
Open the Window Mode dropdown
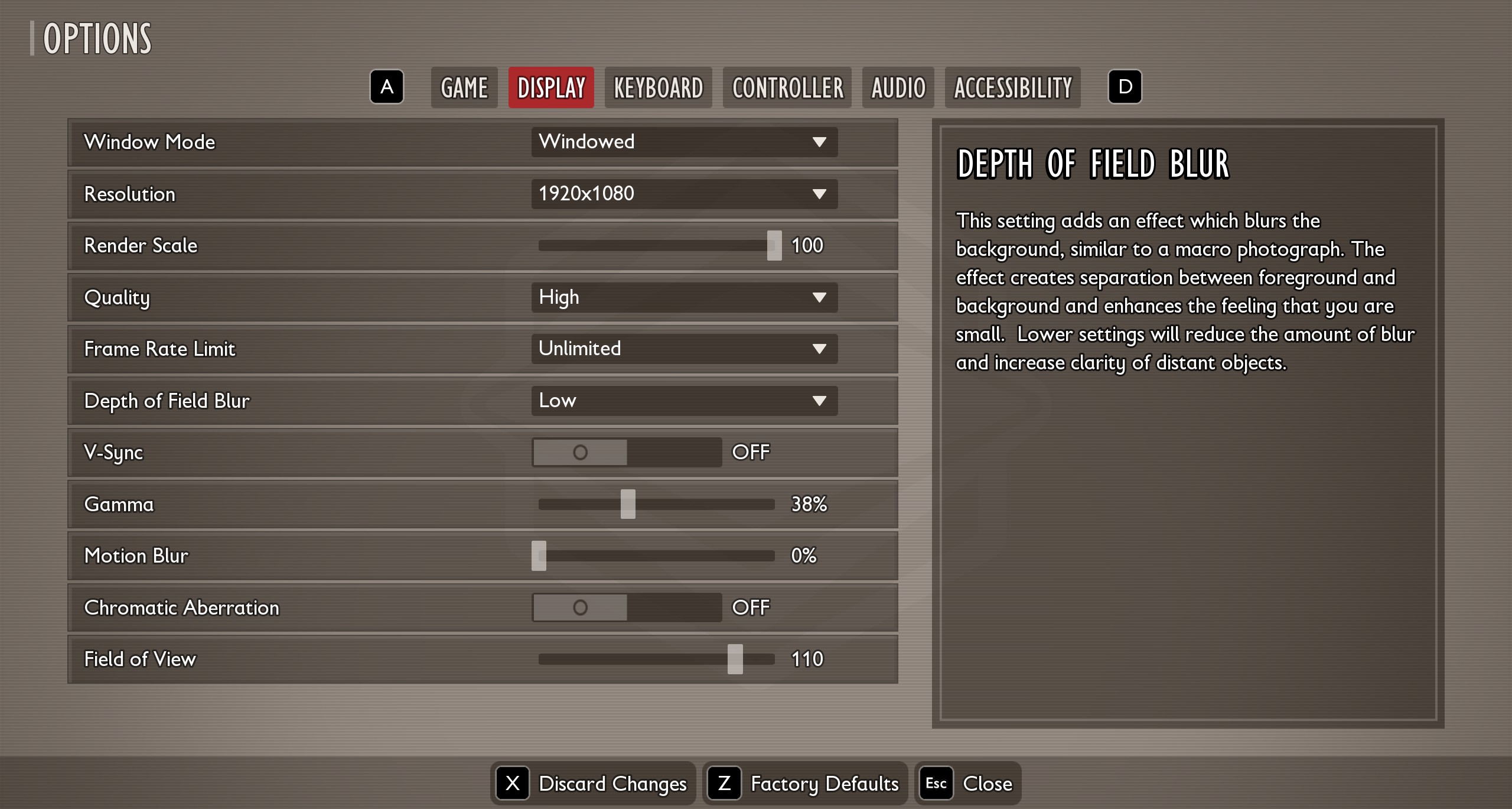[x=684, y=142]
